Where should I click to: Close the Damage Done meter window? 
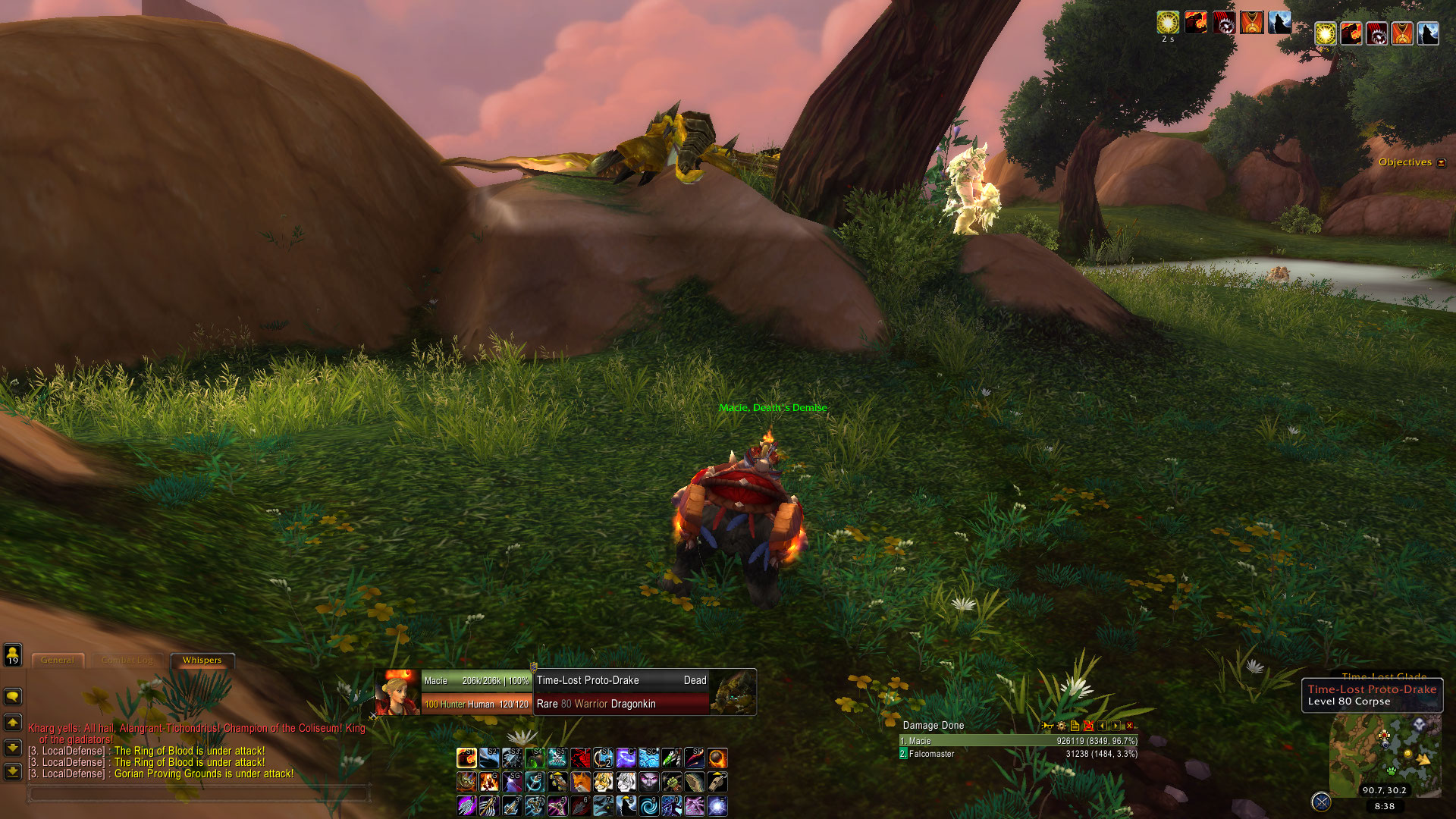(x=1129, y=726)
